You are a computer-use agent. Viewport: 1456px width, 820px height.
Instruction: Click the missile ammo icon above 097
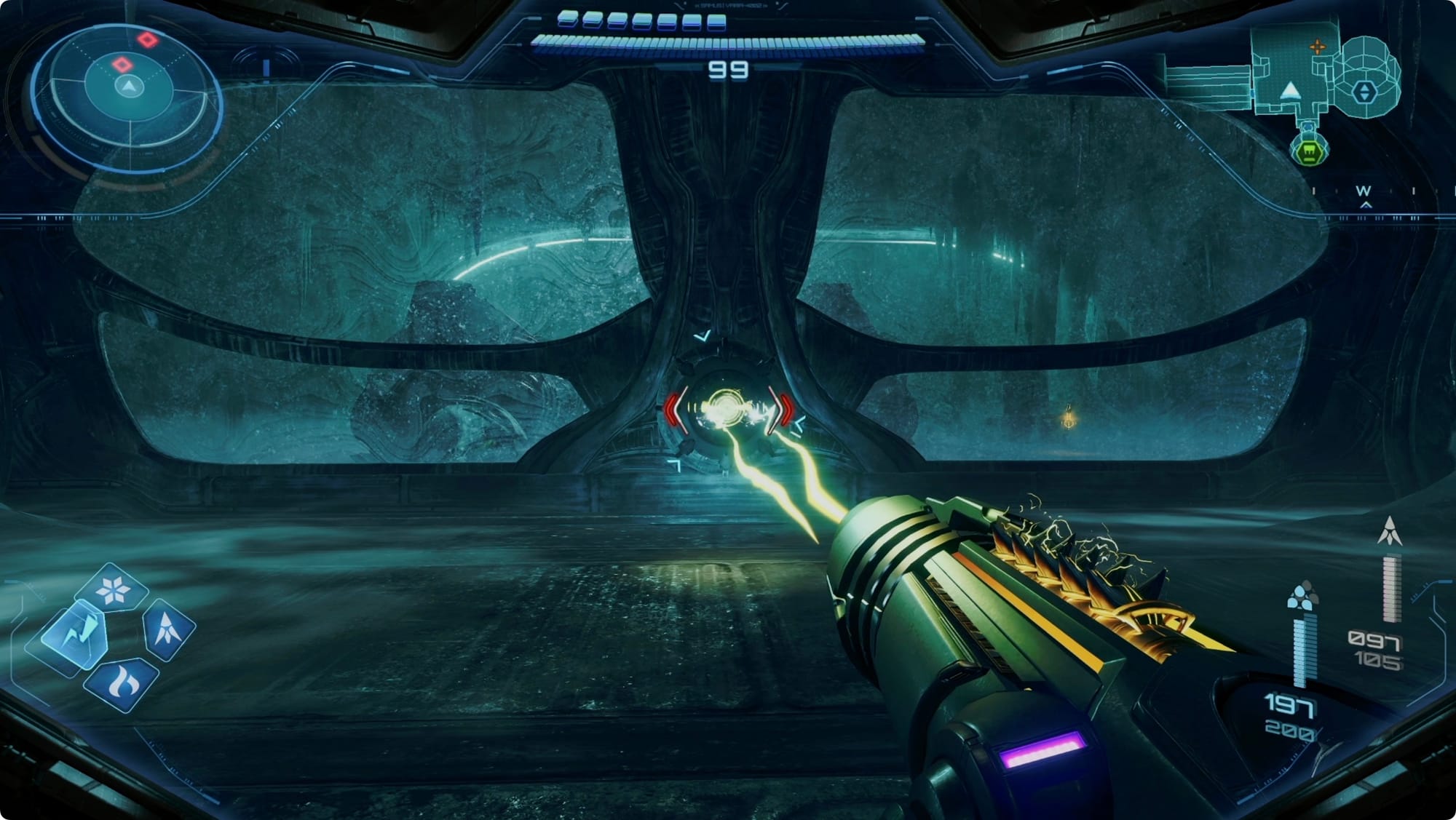coord(1390,531)
